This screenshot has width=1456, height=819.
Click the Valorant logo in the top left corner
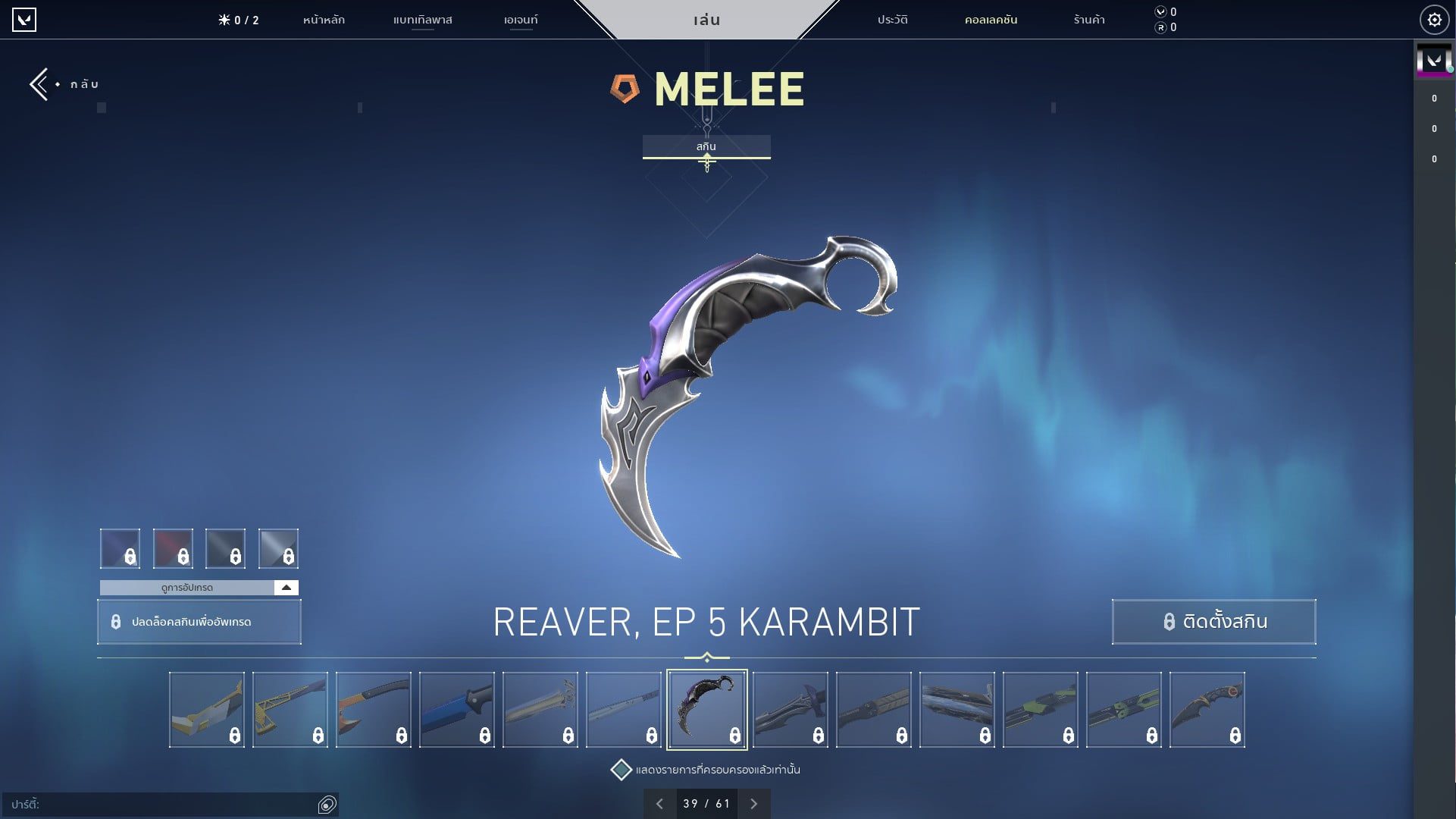pos(26,20)
